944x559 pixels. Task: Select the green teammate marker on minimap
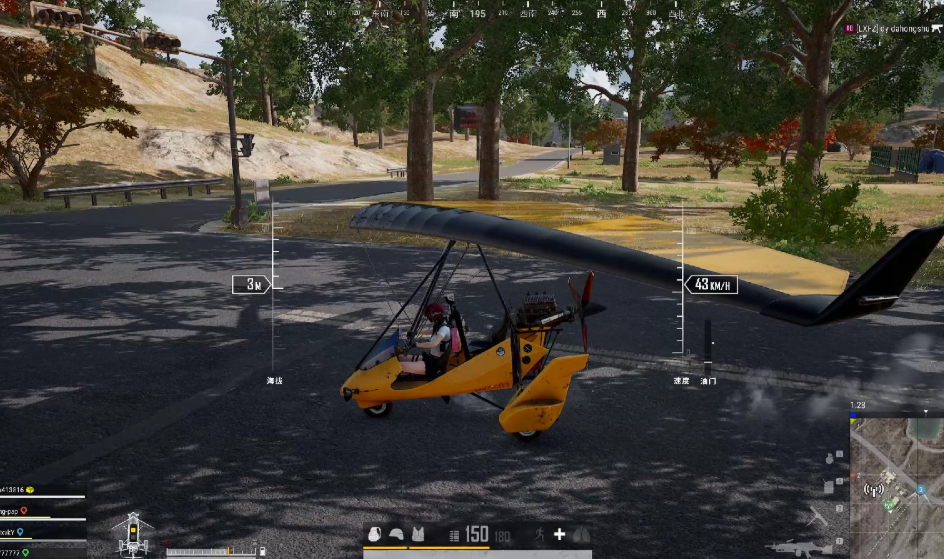click(x=887, y=503)
